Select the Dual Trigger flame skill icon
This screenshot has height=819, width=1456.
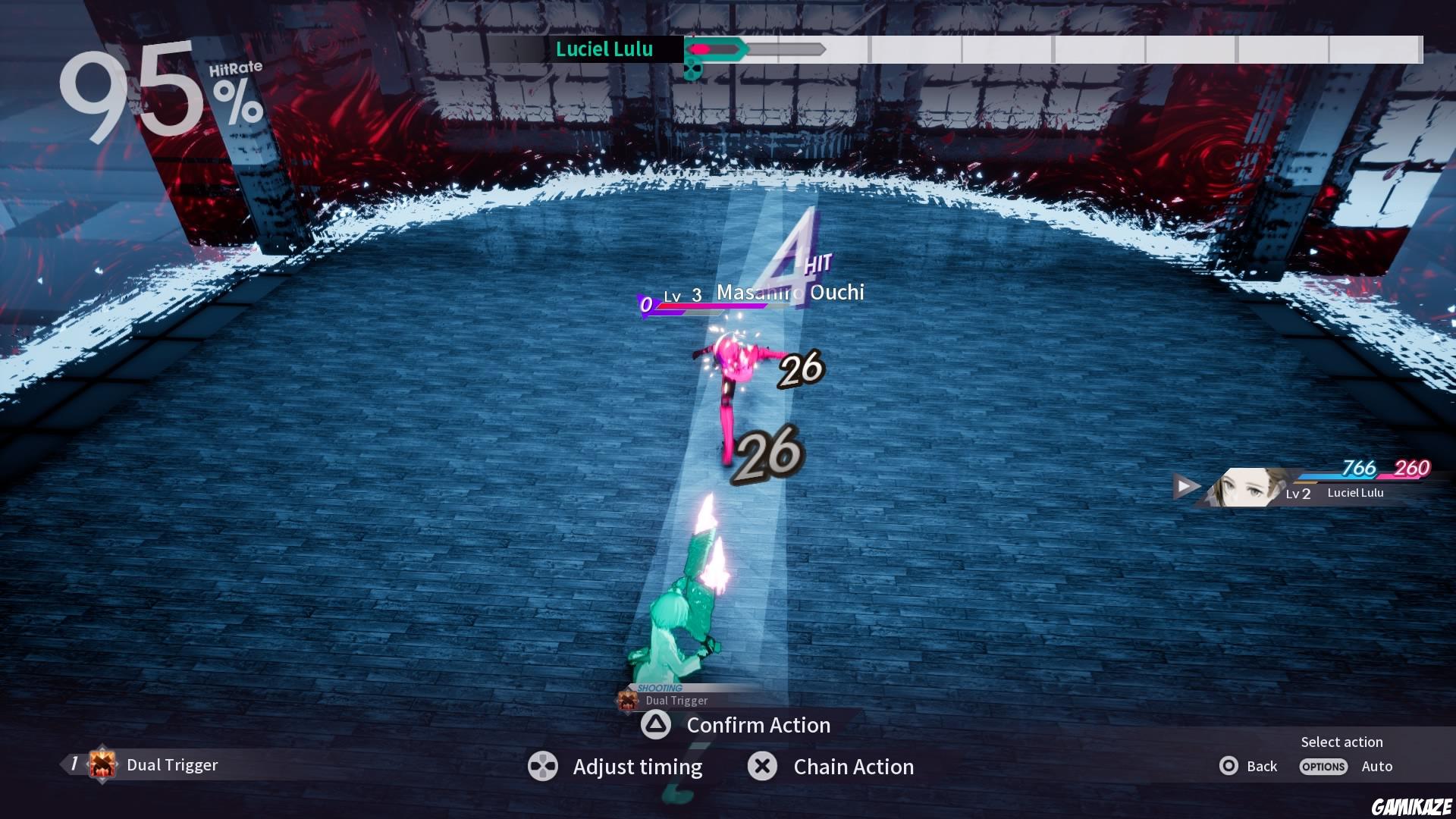tap(102, 765)
